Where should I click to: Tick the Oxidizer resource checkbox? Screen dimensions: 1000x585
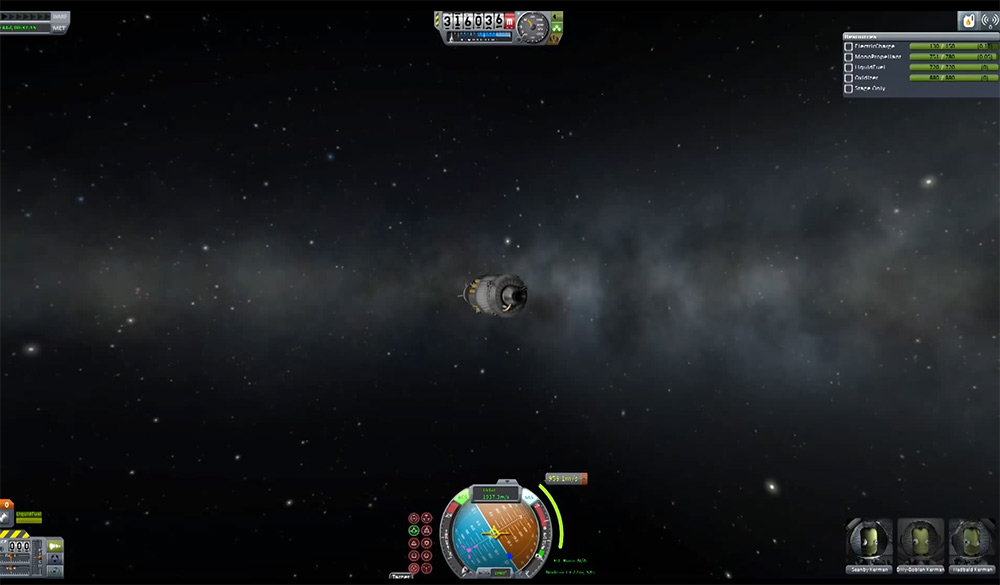pos(849,77)
